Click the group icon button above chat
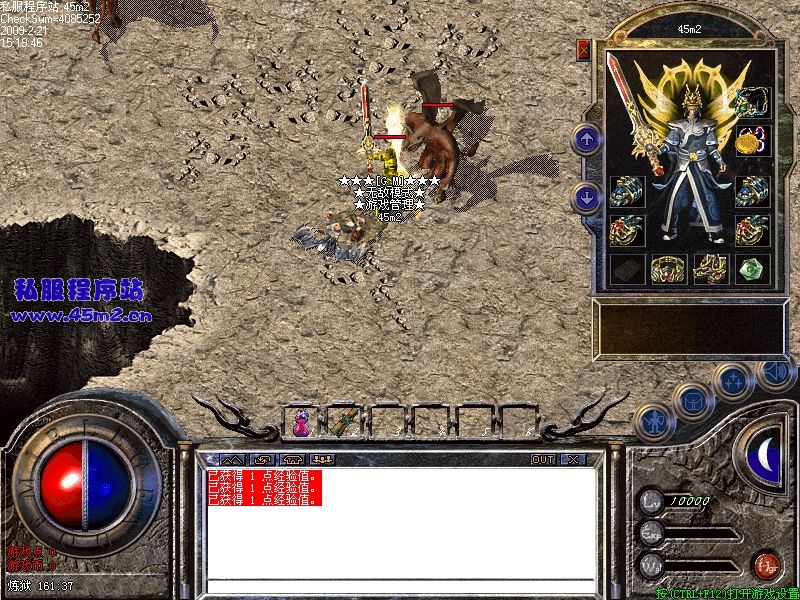 point(323,460)
